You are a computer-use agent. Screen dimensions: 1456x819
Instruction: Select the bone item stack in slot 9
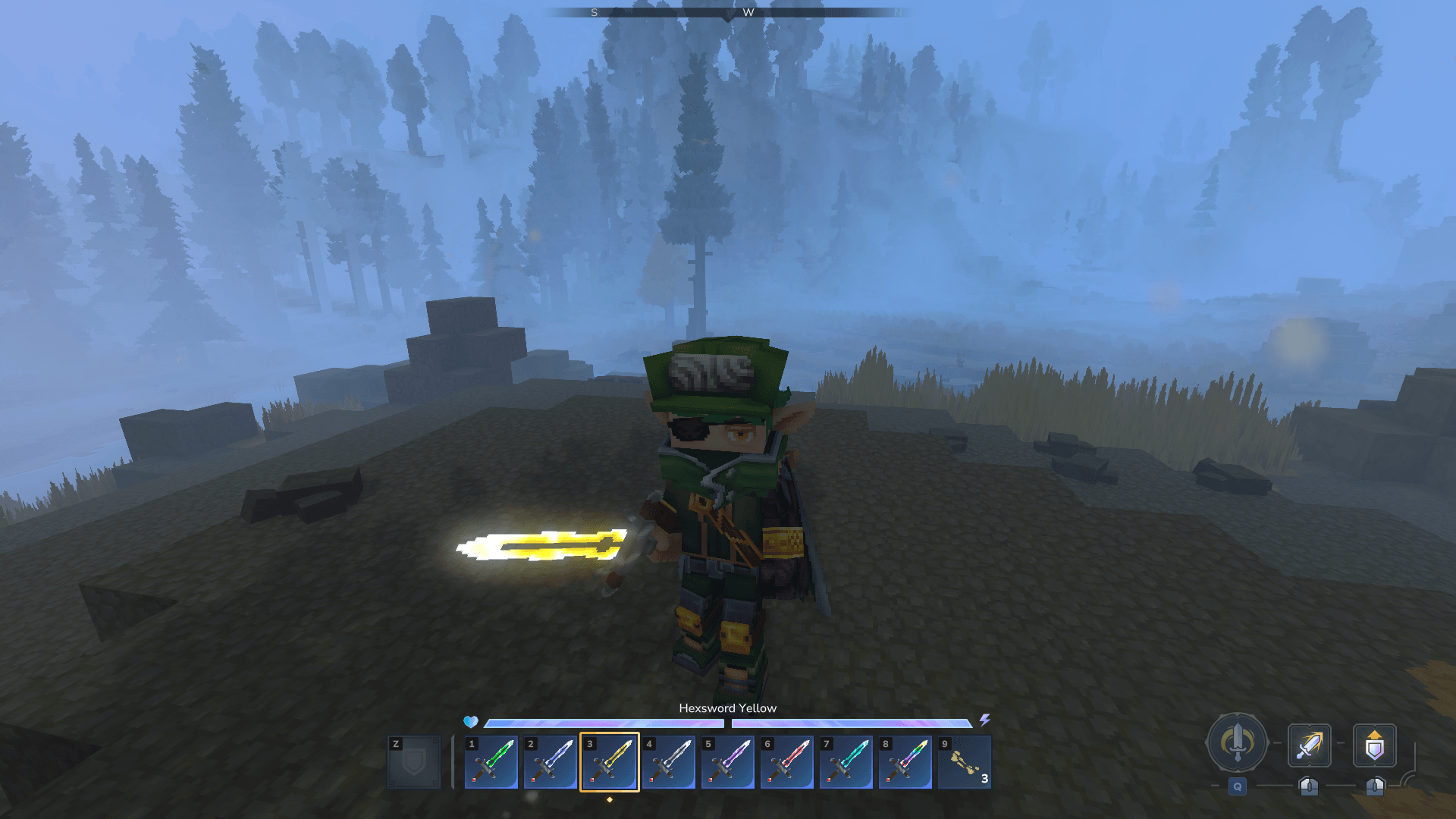point(964,762)
